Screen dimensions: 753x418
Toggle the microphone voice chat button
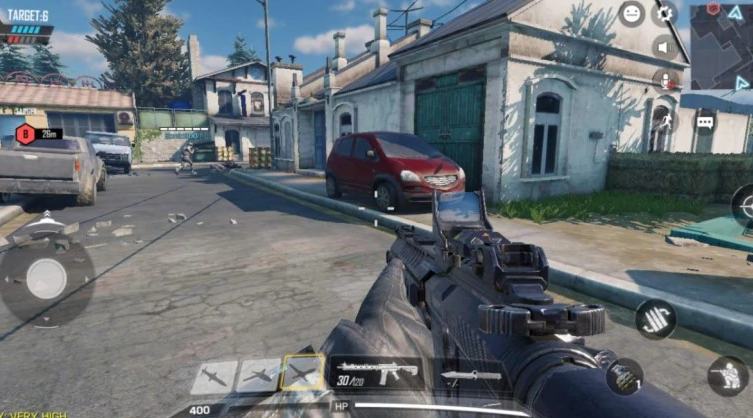[x=663, y=78]
